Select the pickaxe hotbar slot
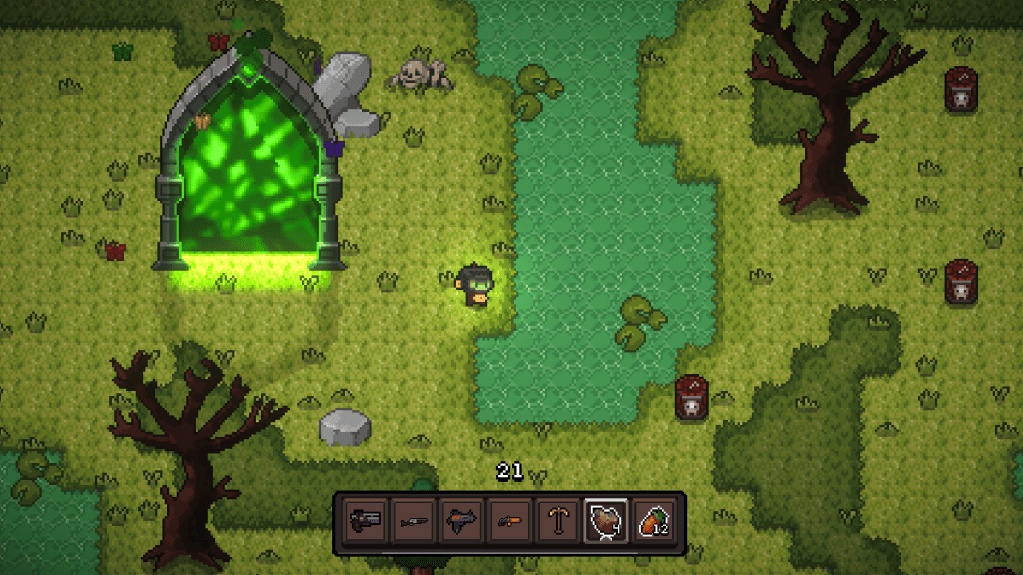This screenshot has height=575, width=1023. [557, 521]
